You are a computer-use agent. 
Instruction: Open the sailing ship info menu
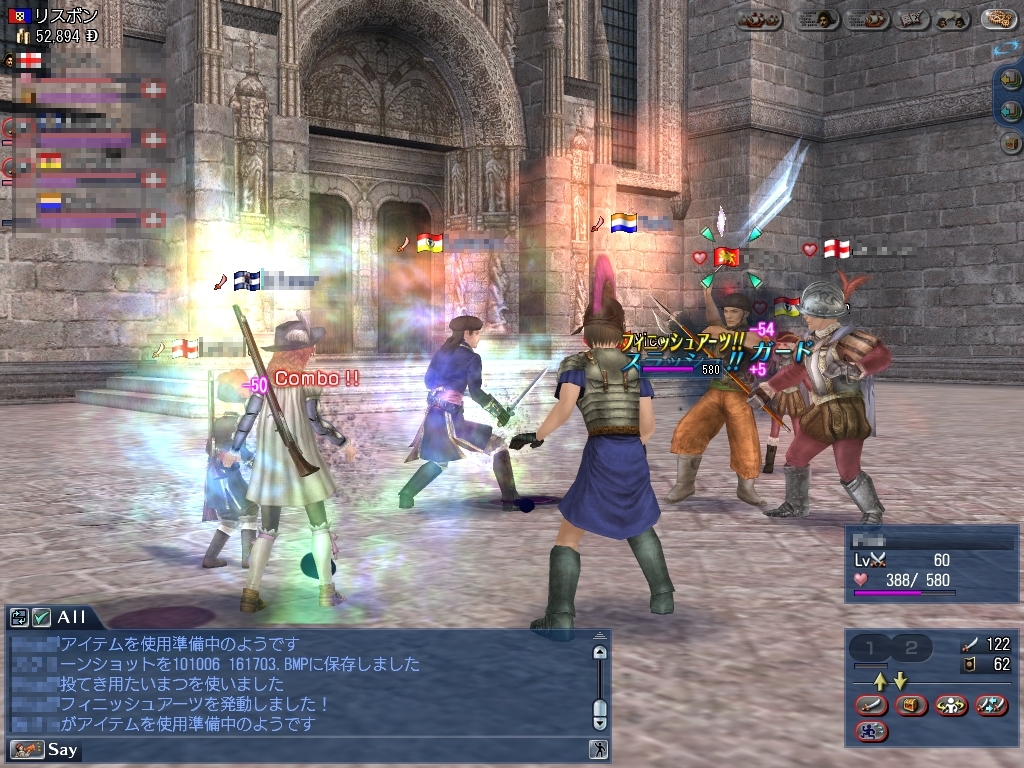(866, 19)
